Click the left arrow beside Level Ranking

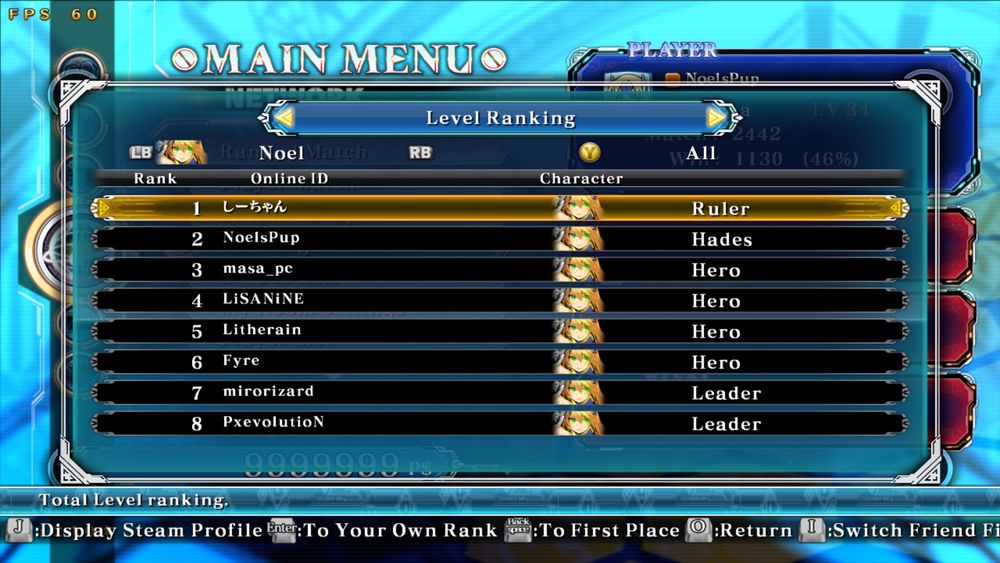click(x=284, y=118)
